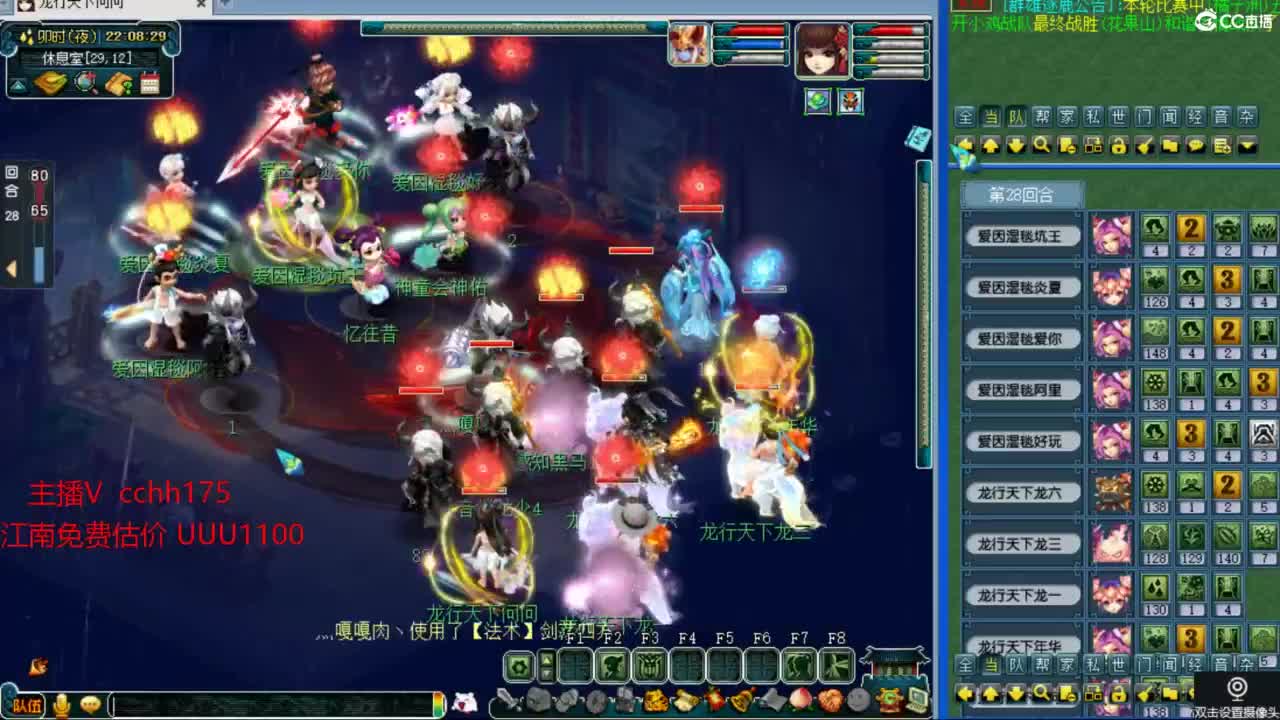The image size is (1280, 720).
Task: Open the calendar icon in the time panel
Action: point(150,84)
